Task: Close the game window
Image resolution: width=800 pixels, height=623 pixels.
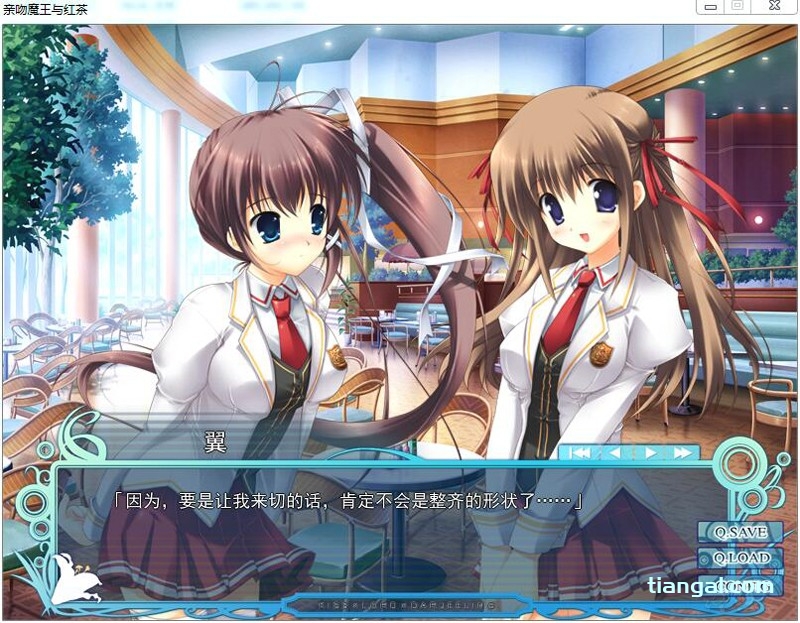Action: point(774,7)
